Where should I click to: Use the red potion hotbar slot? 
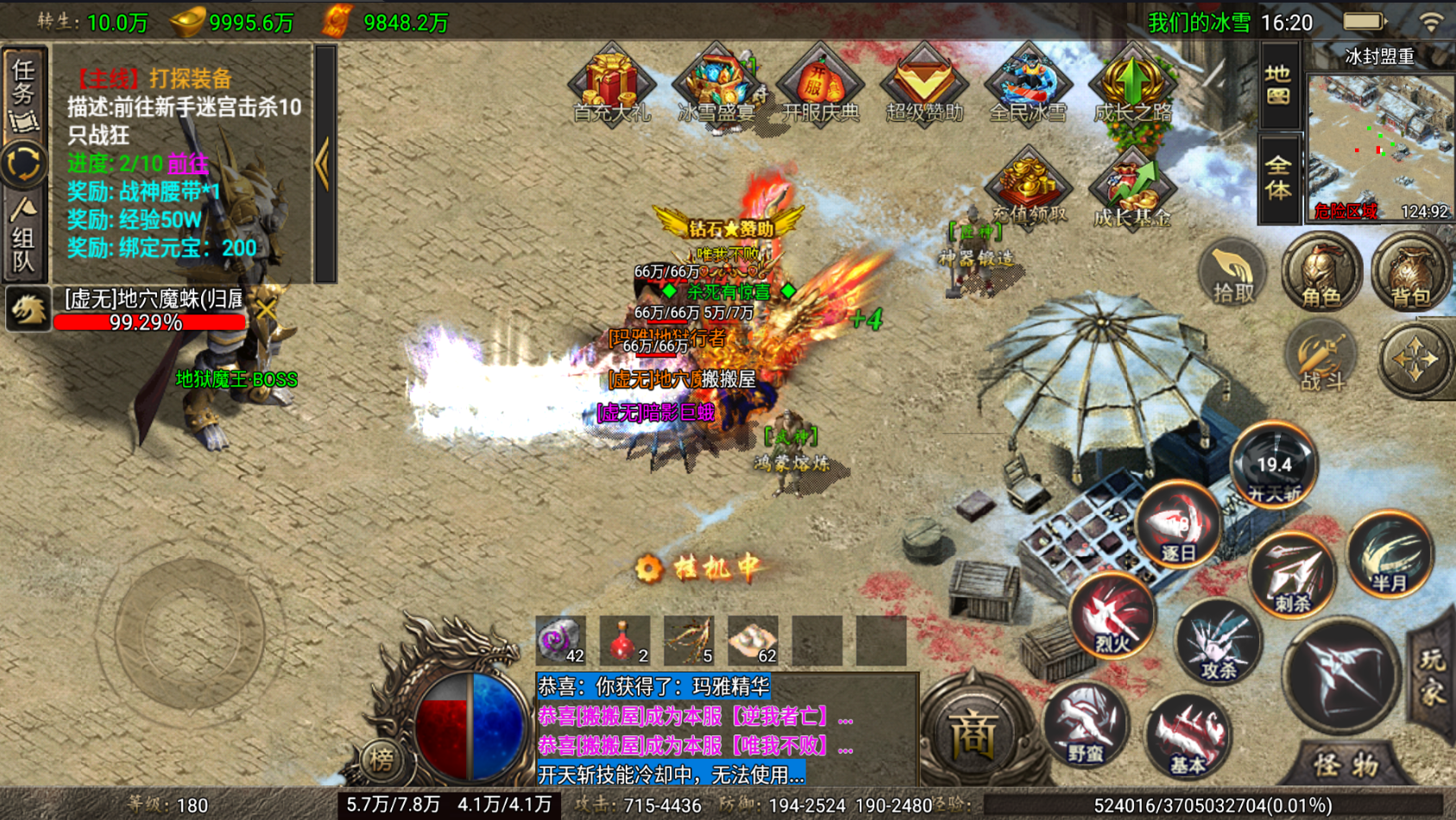click(x=625, y=641)
